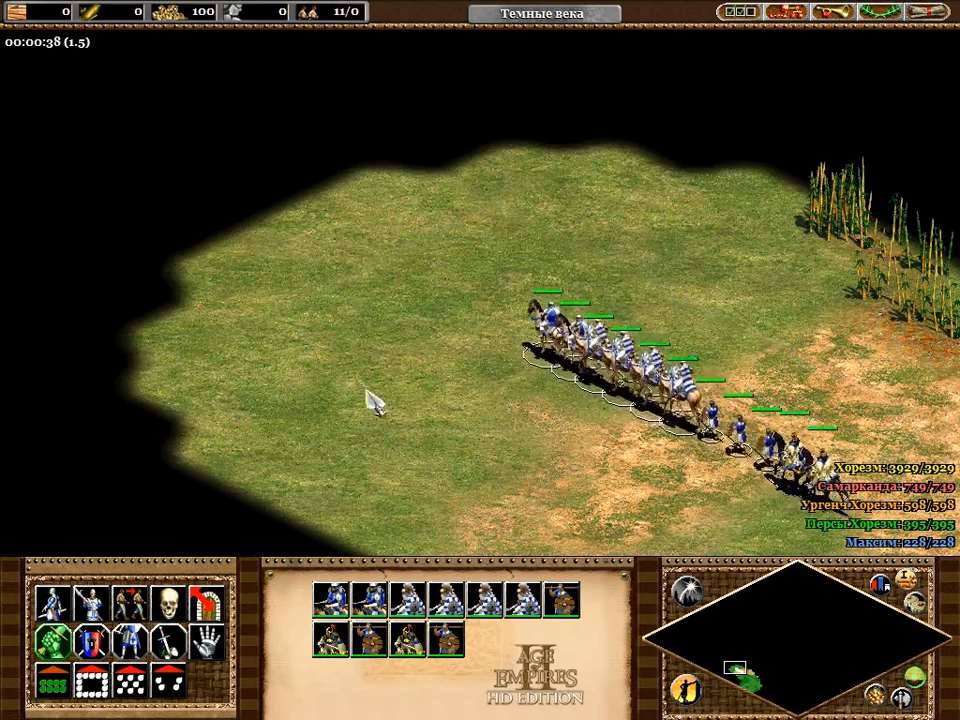960x720 pixels.
Task: Pick the staggered formation icon
Action: click(x=129, y=680)
